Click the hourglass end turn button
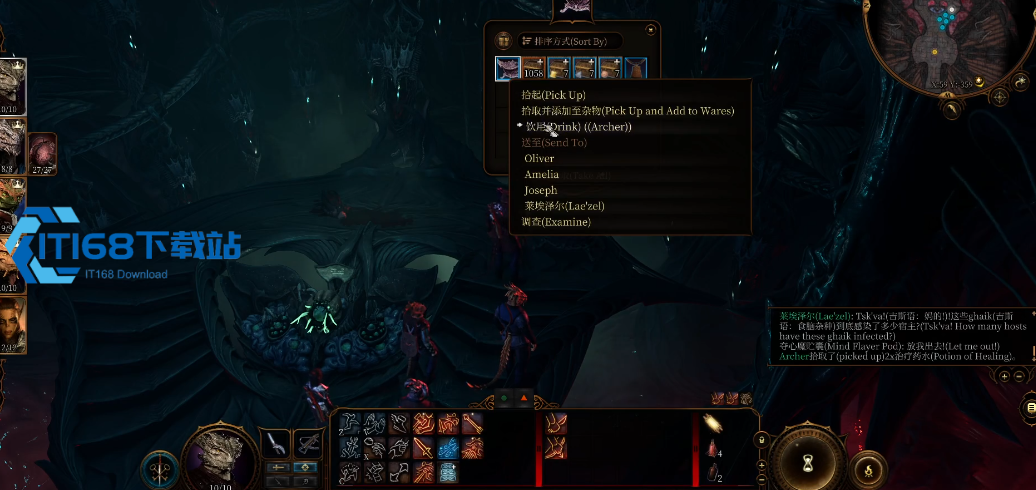 click(808, 465)
